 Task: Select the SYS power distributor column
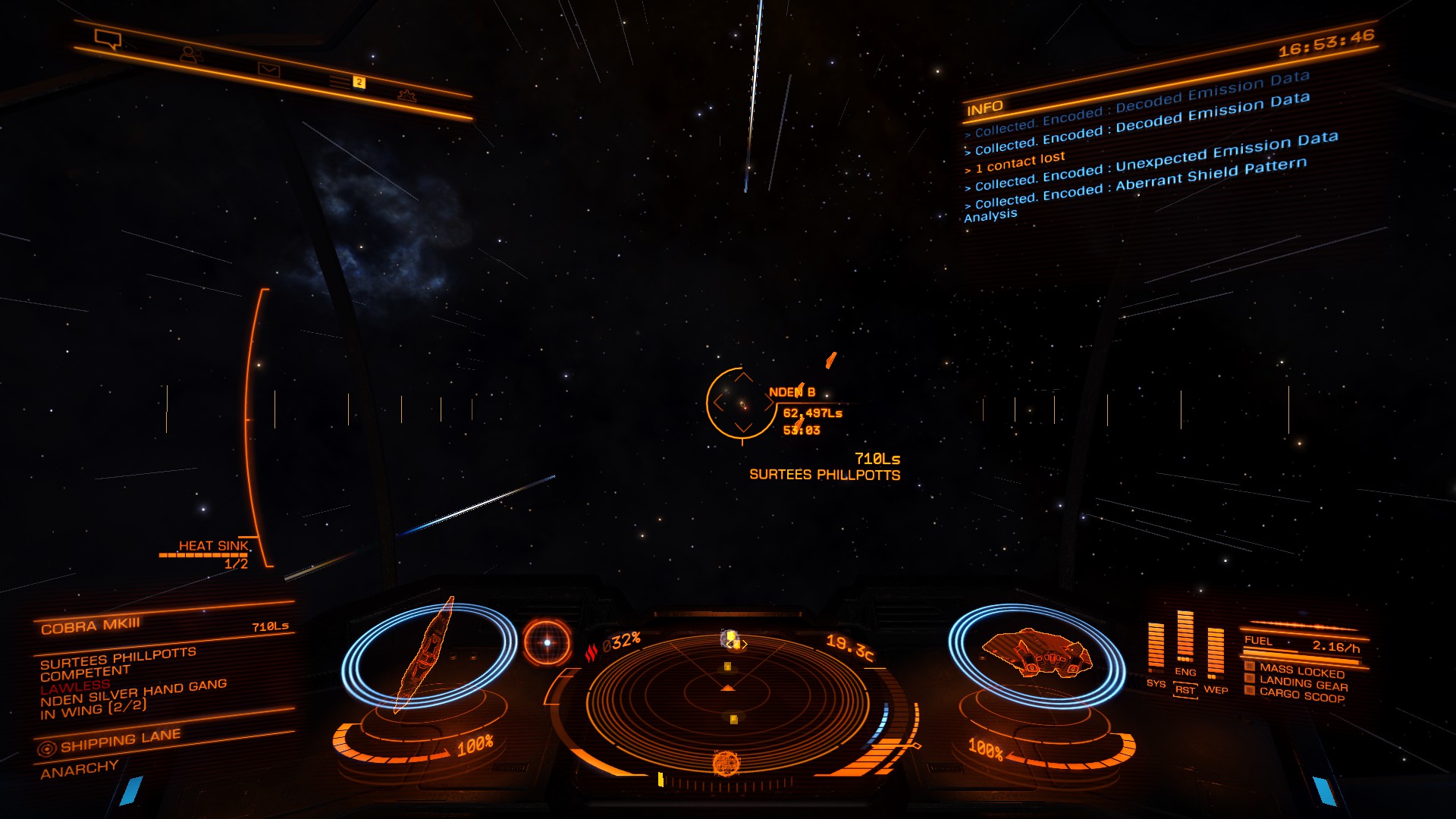(1156, 651)
